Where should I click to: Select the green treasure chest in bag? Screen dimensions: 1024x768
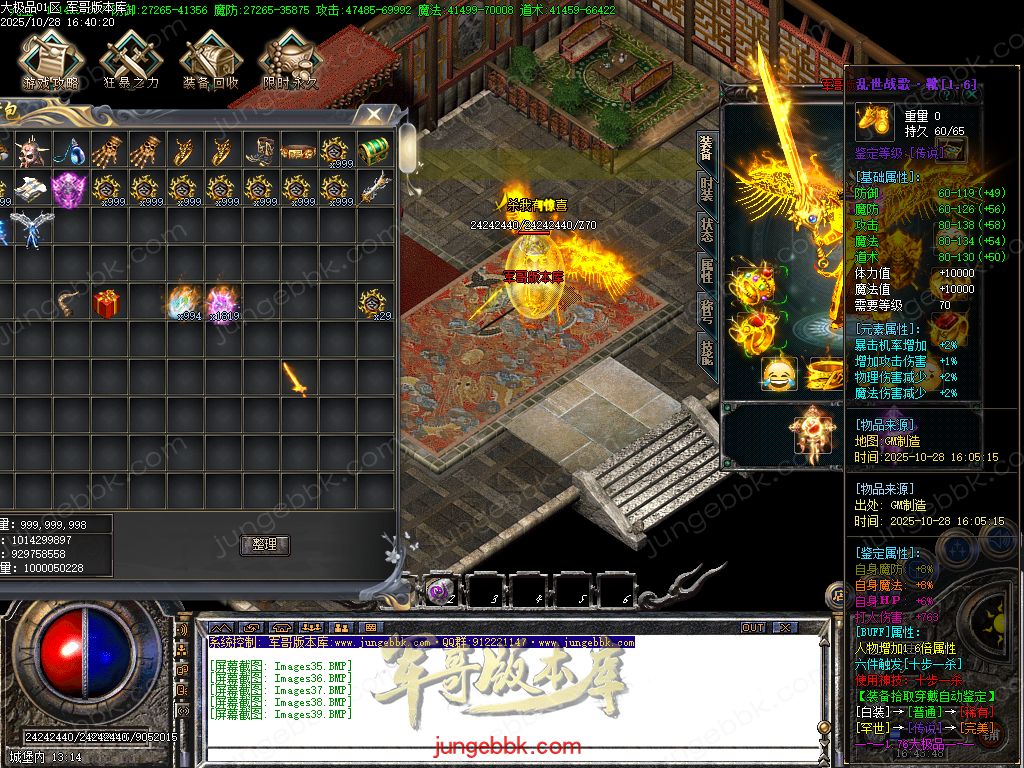click(373, 151)
